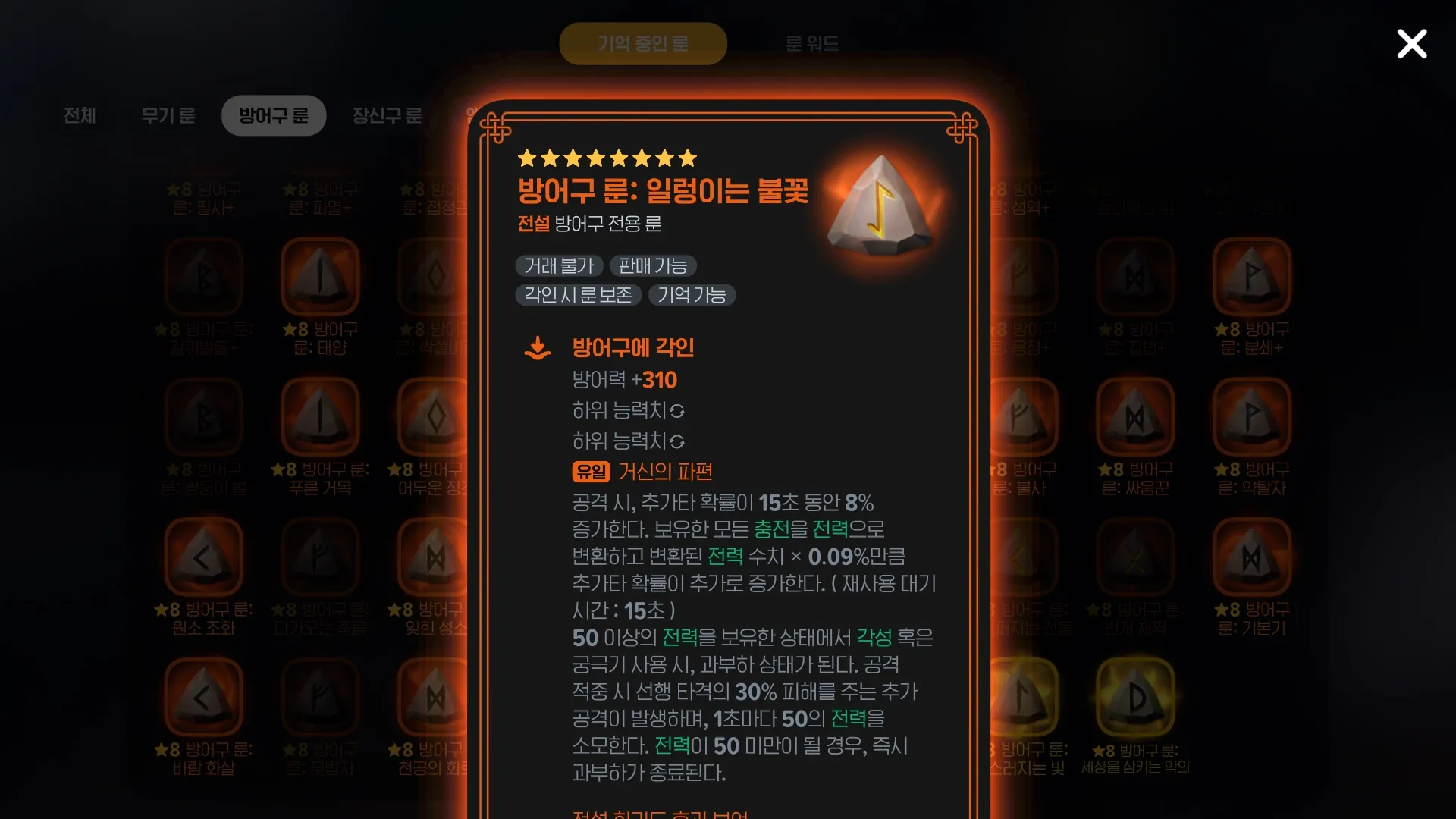
Task: Open the 장신구 룬 filter tab
Action: (387, 115)
